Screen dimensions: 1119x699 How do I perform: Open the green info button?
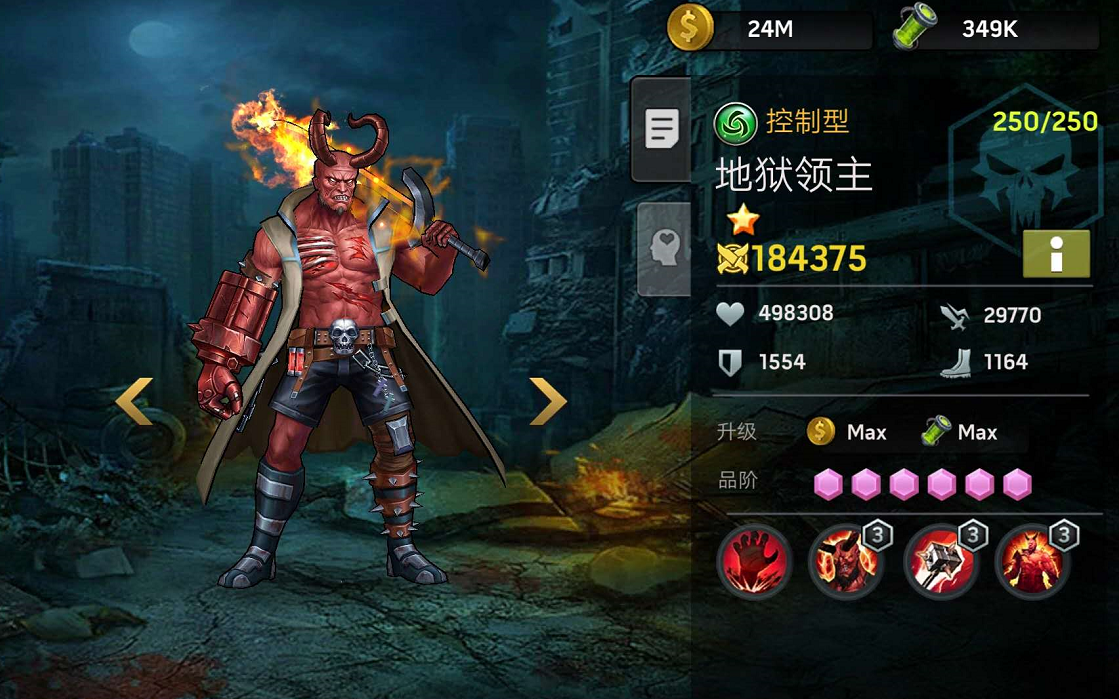click(x=1056, y=255)
